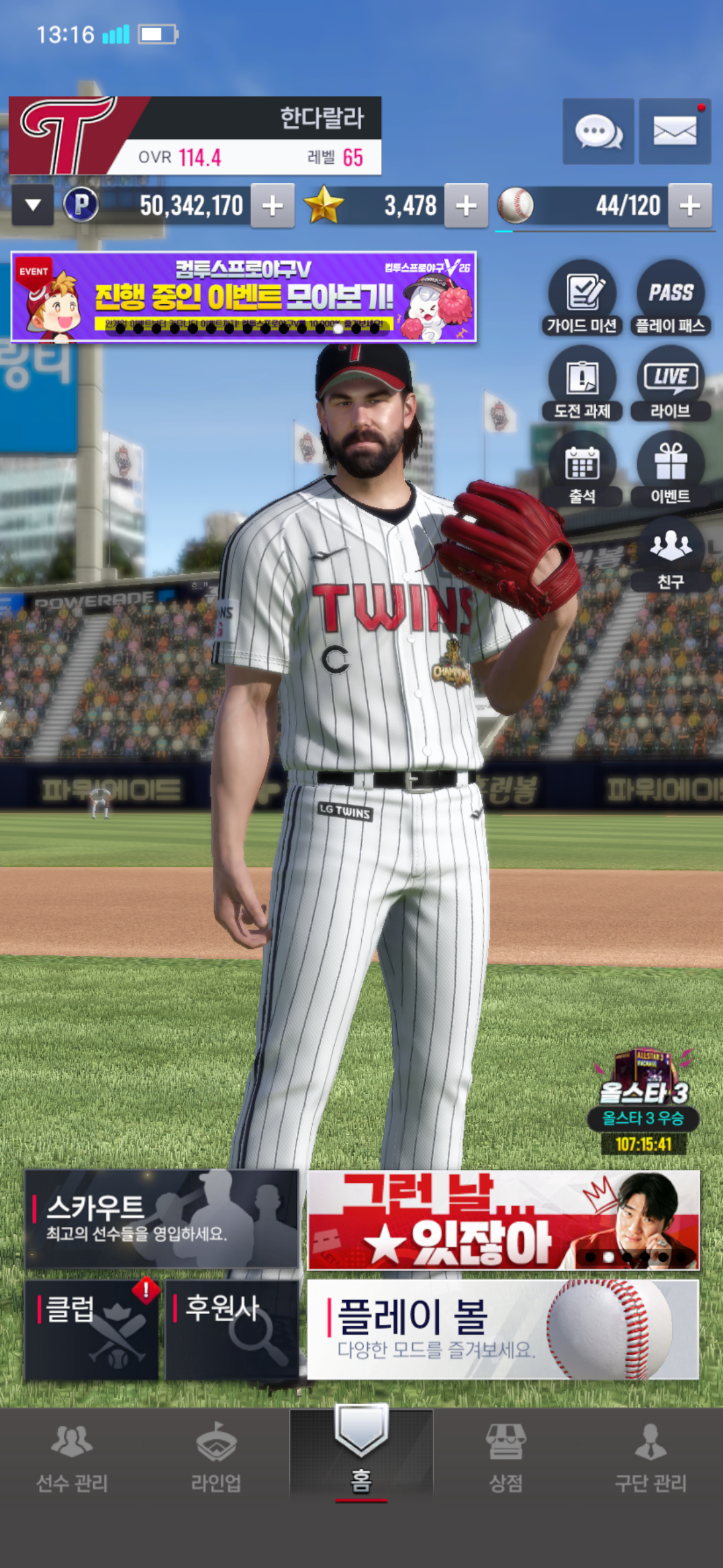Open the chat speech bubble icon
This screenshot has width=723, height=1568.
(x=598, y=131)
